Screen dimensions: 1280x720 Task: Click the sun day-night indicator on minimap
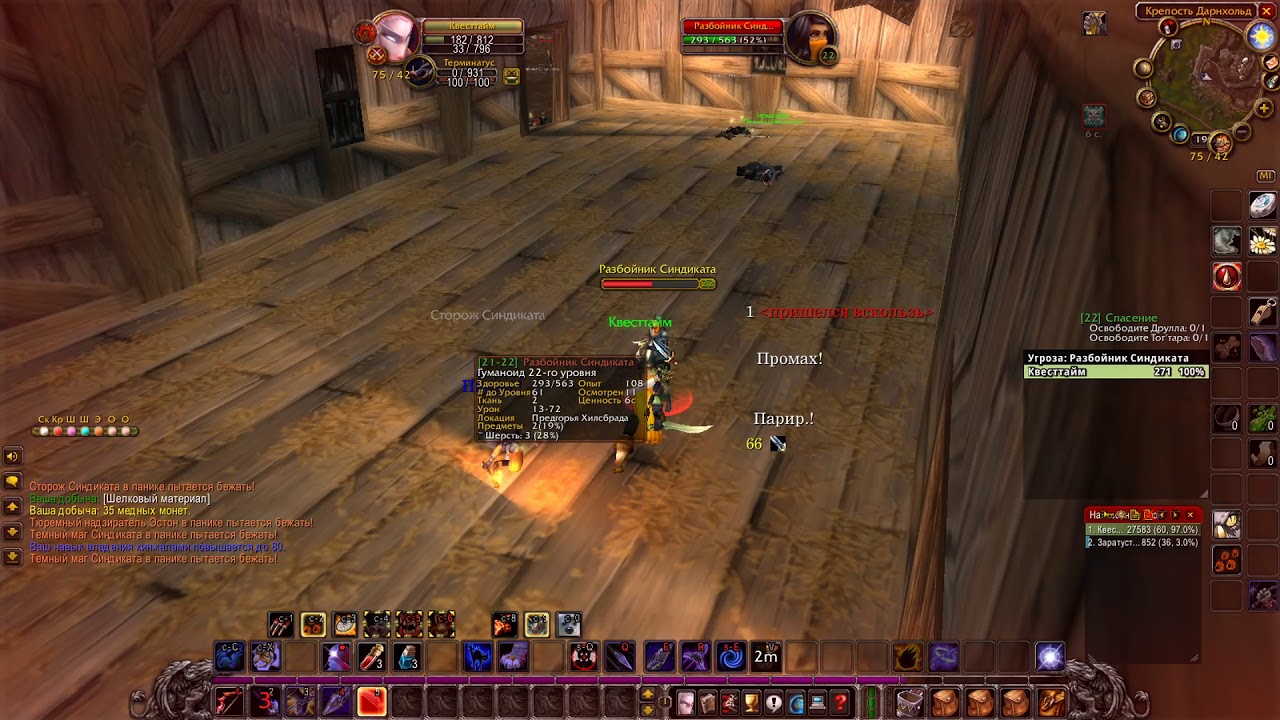1260,36
